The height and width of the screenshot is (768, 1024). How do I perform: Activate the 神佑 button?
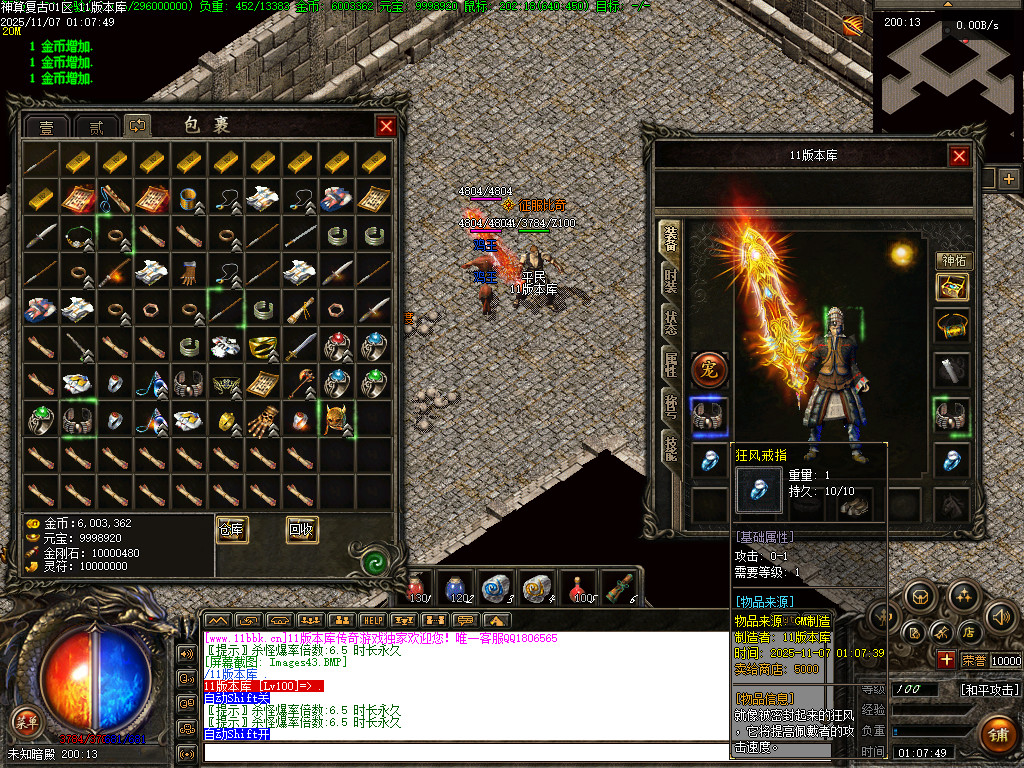pos(954,261)
